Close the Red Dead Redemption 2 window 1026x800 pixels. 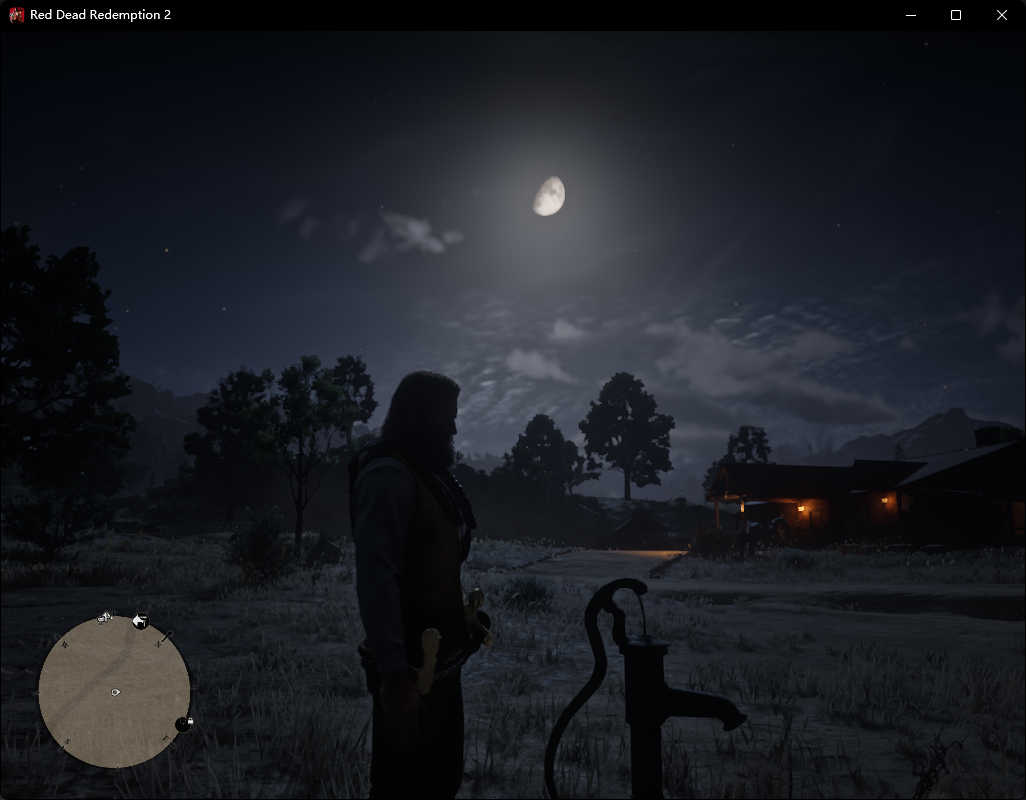(x=1002, y=15)
